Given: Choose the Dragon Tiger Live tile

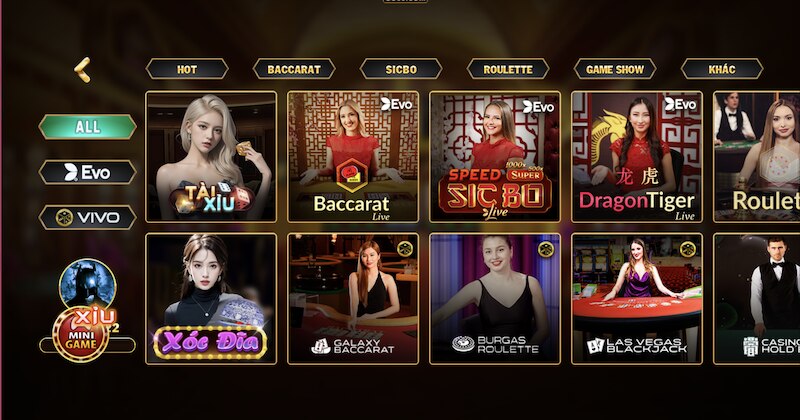Looking at the screenshot, I should pyautogui.click(x=637, y=157).
